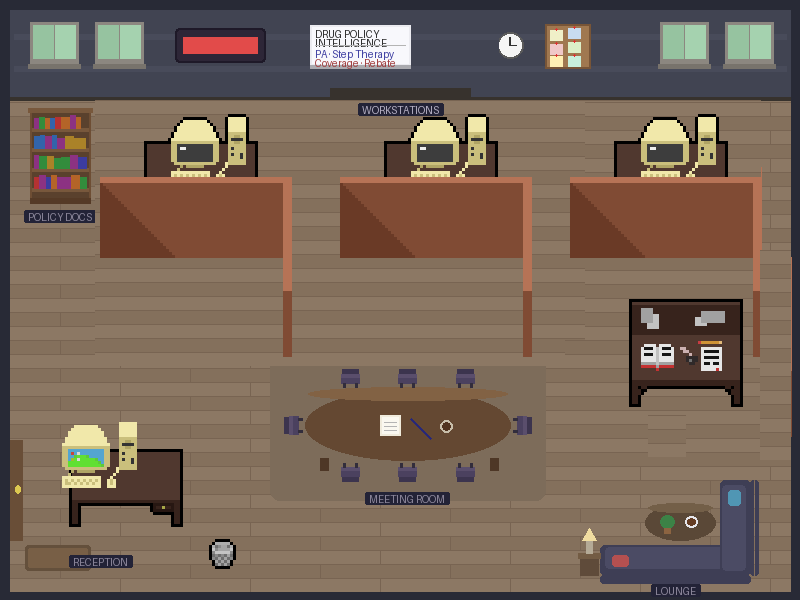Choose the MEETING ROOM label
Viewport: 800px width, 600px height.
(x=407, y=499)
